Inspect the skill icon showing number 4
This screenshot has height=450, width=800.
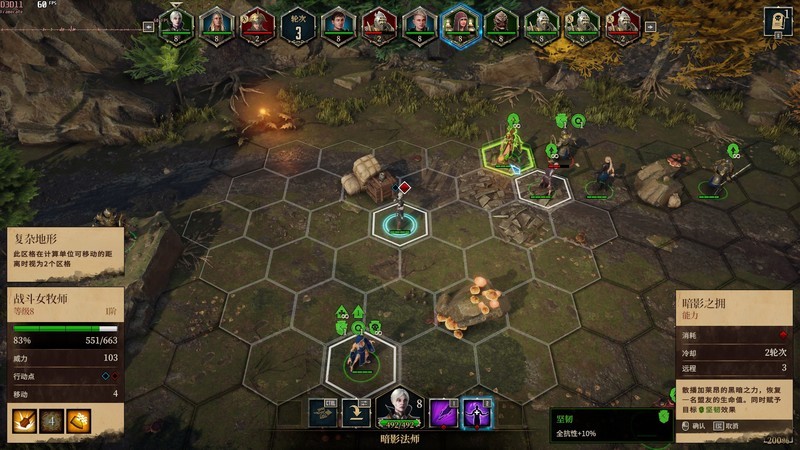coord(52,422)
